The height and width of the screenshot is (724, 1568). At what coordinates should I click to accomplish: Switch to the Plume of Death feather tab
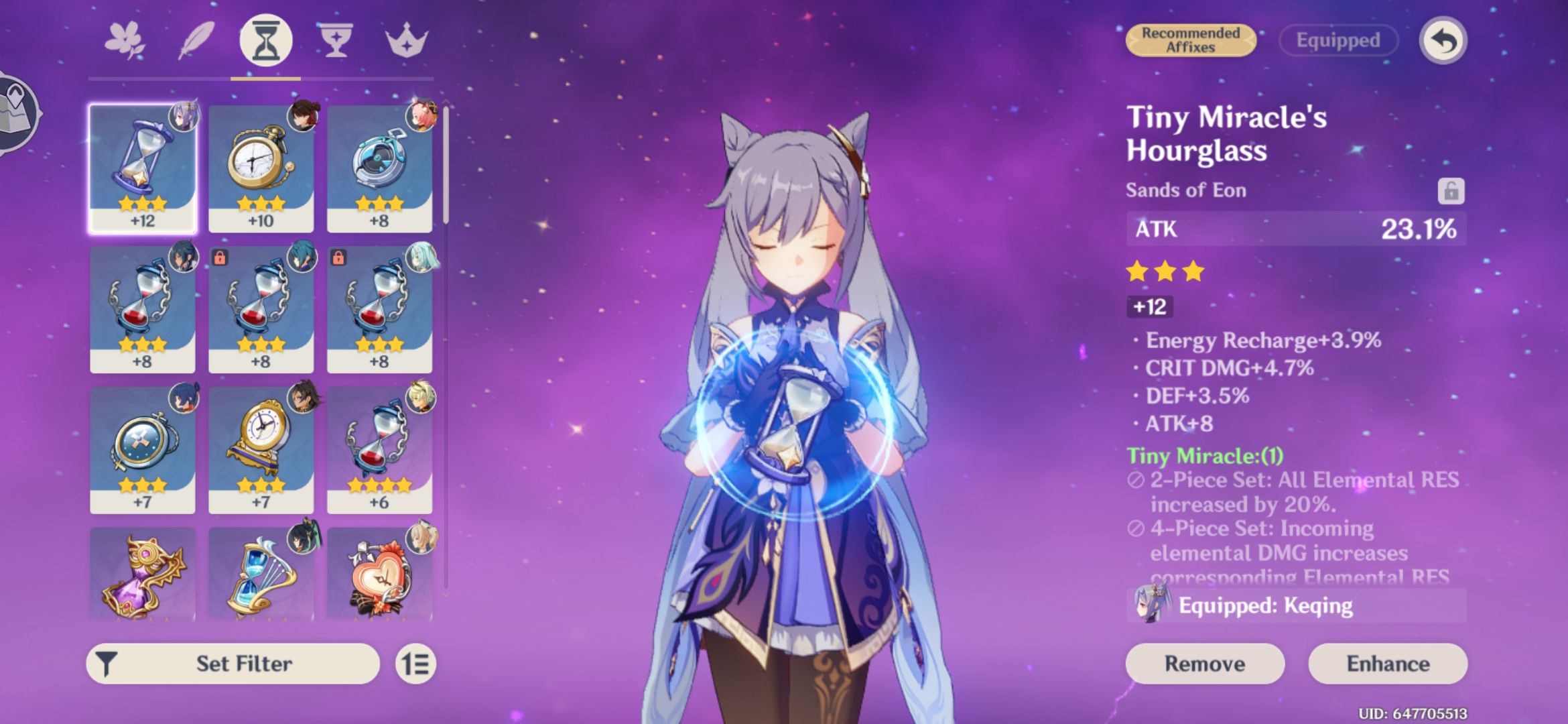196,41
